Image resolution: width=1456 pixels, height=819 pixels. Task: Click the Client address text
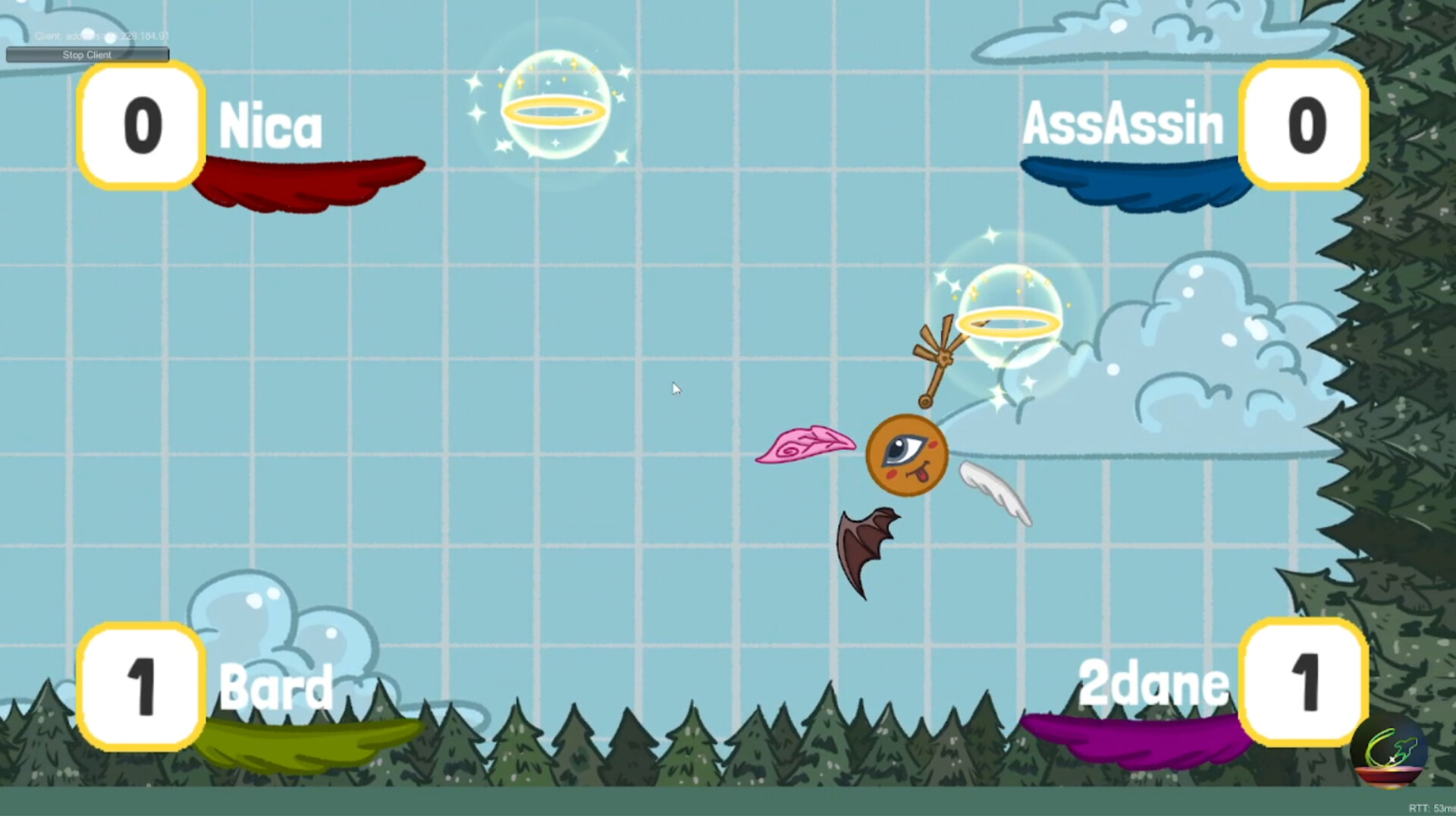101,34
